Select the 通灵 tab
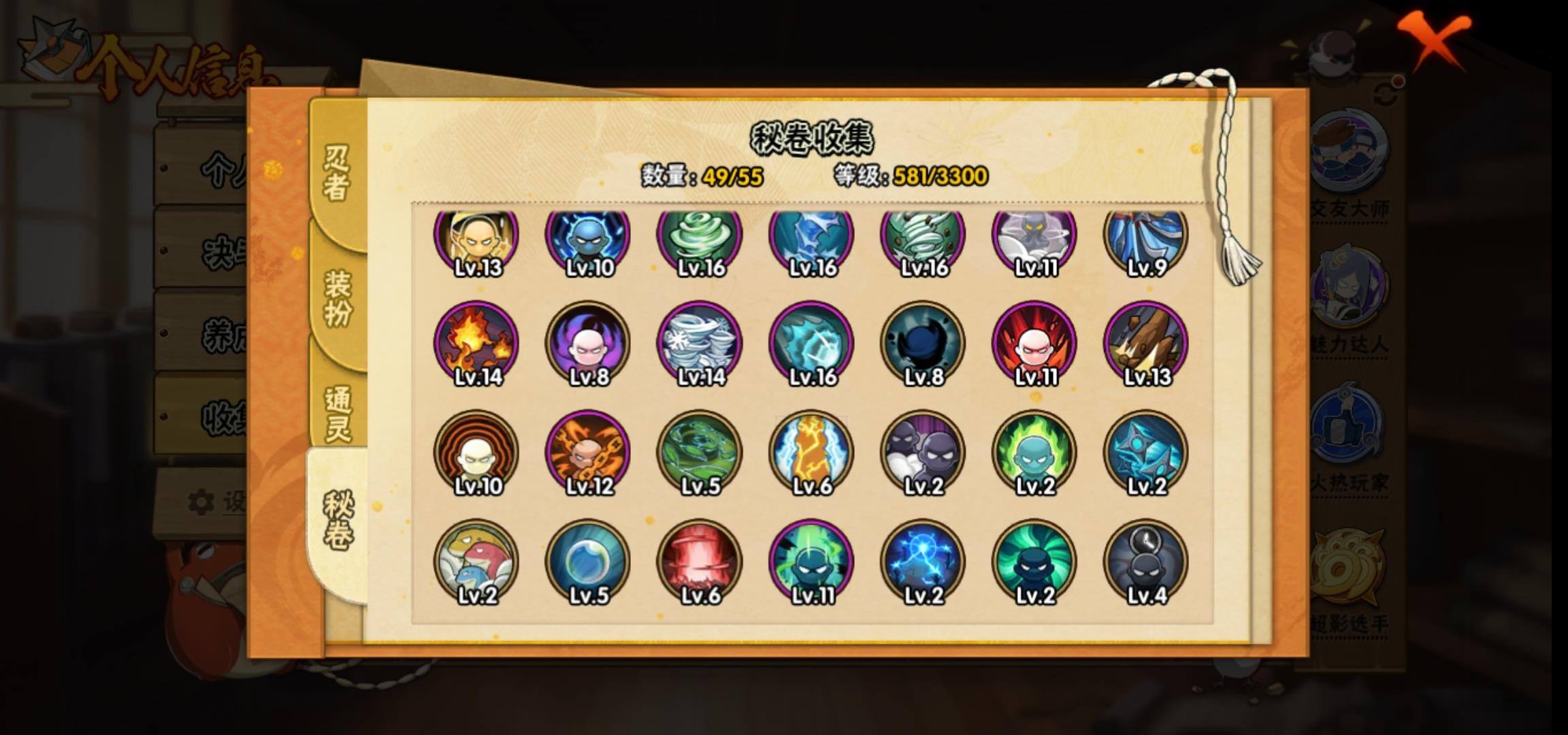Viewport: 1568px width, 735px height. point(338,413)
